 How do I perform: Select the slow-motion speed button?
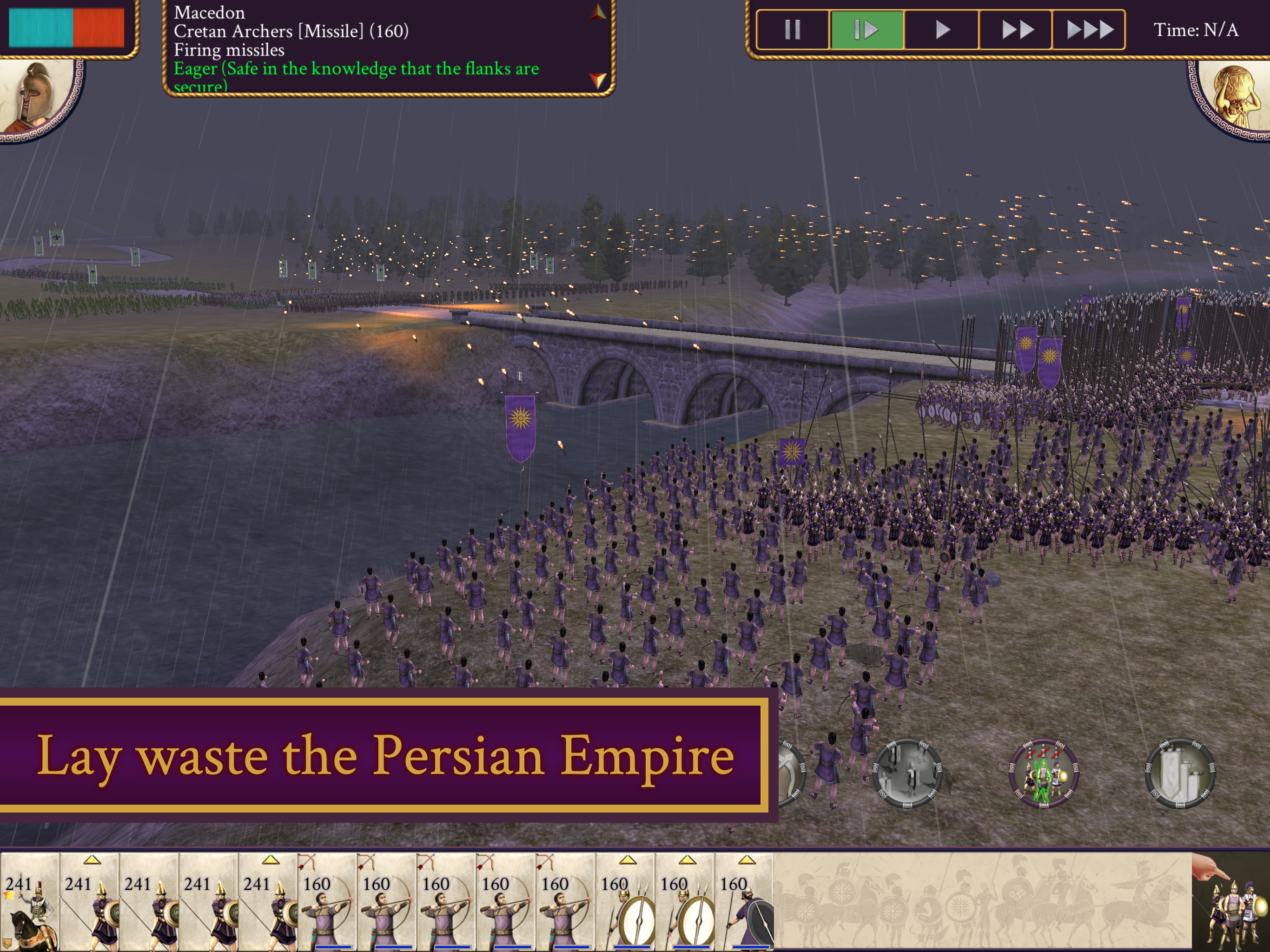click(x=867, y=29)
